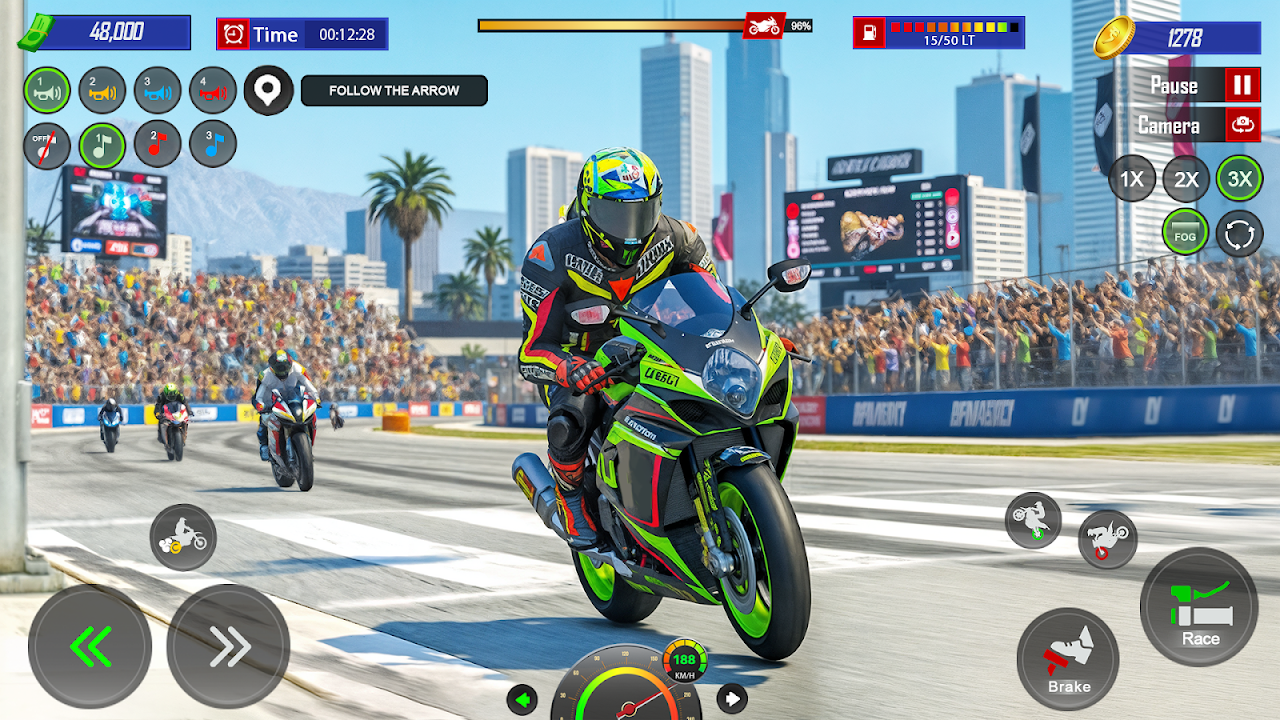Sound the blue horn number 3
1280x720 pixels.
pyautogui.click(x=157, y=90)
